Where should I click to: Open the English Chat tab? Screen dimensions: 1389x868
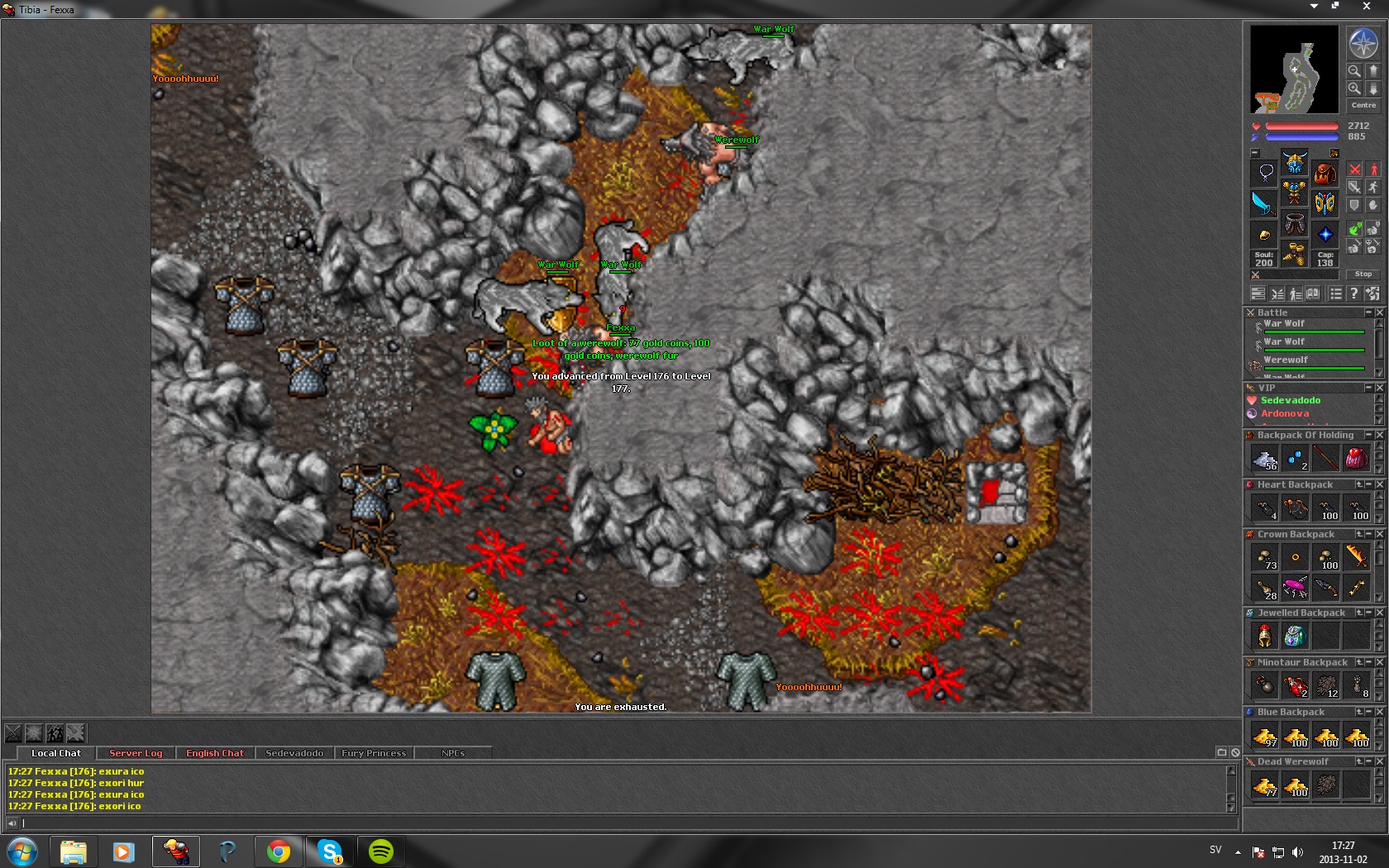click(x=215, y=753)
